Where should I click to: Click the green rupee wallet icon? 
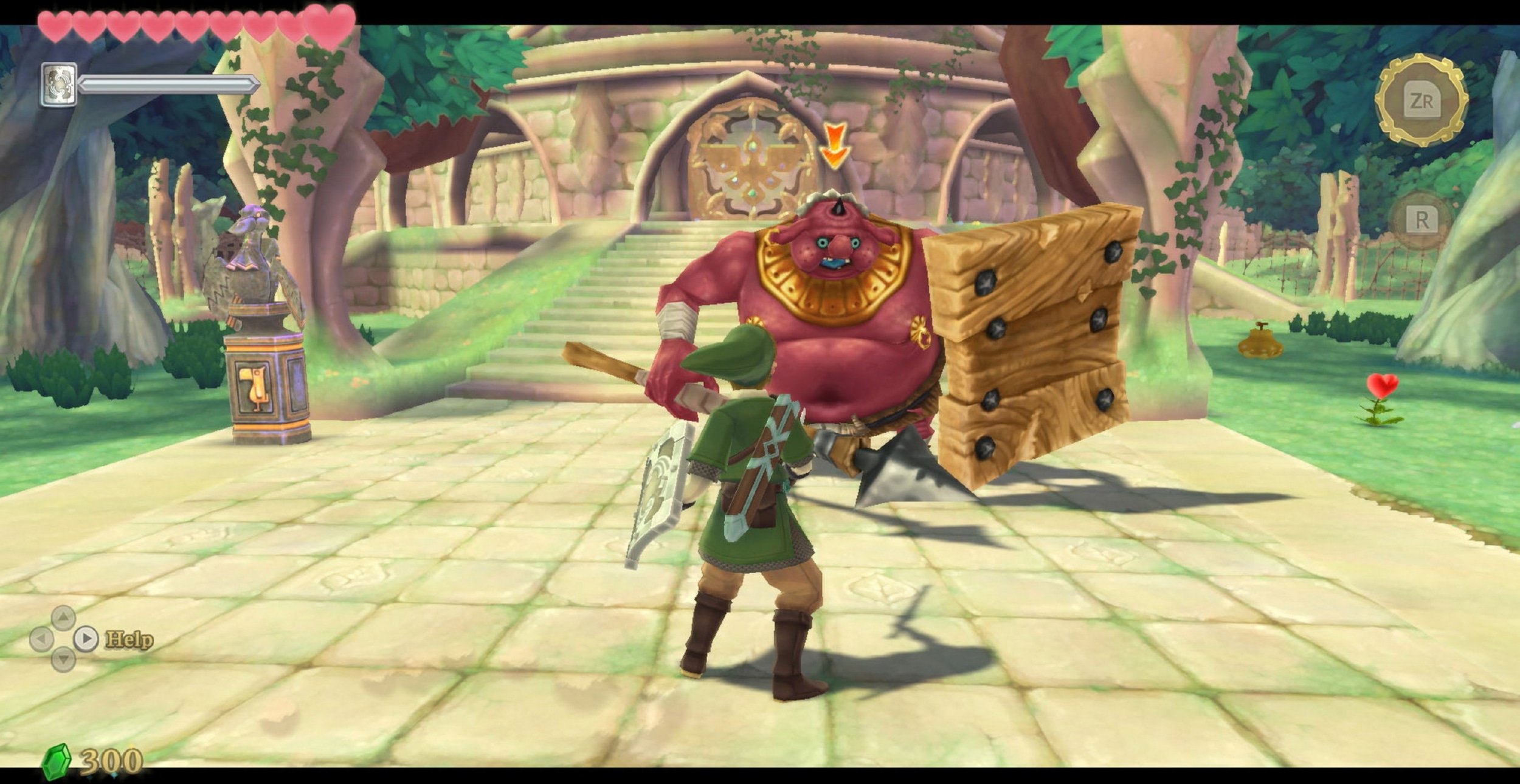(57, 761)
